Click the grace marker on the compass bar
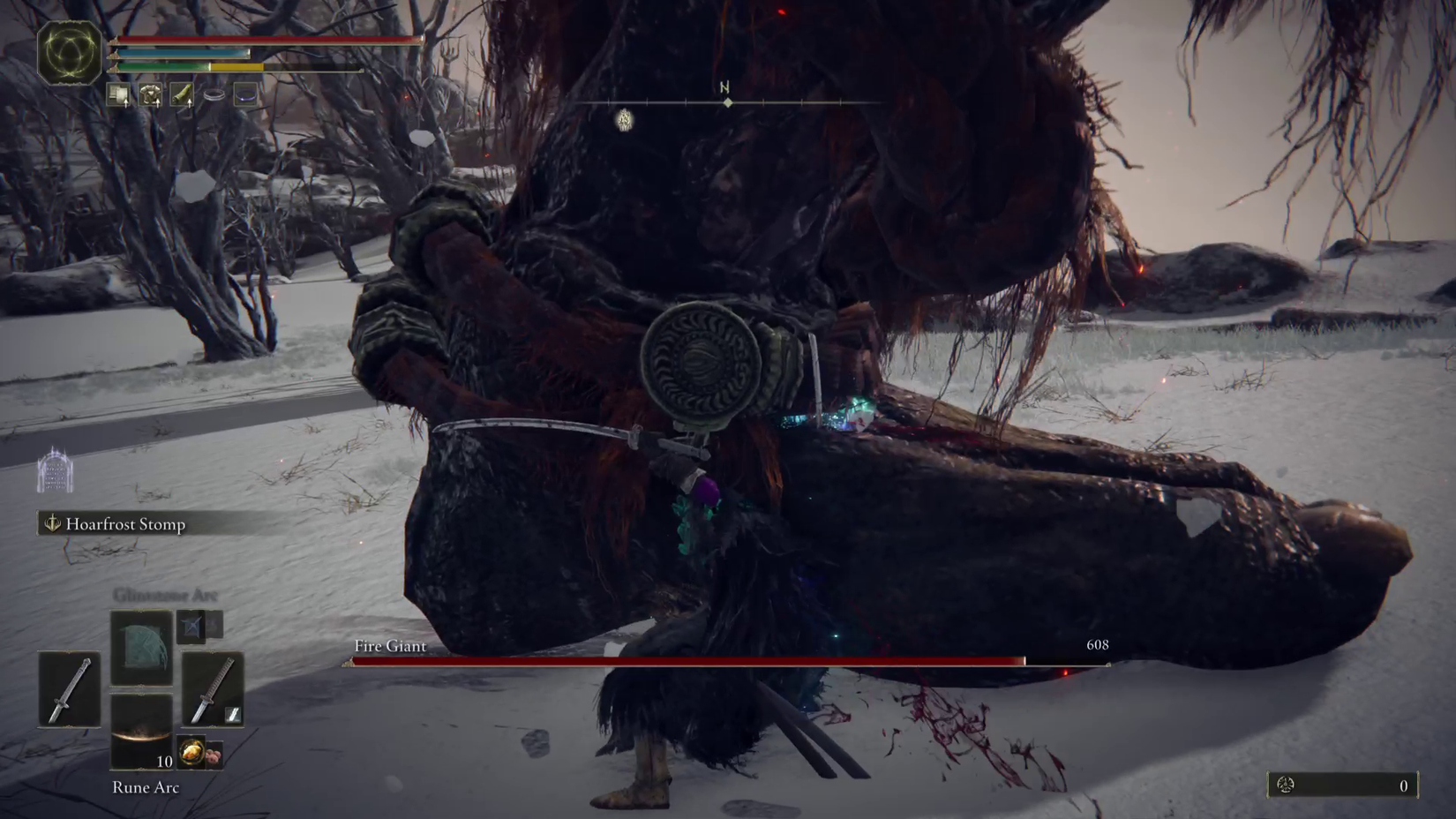 623,118
